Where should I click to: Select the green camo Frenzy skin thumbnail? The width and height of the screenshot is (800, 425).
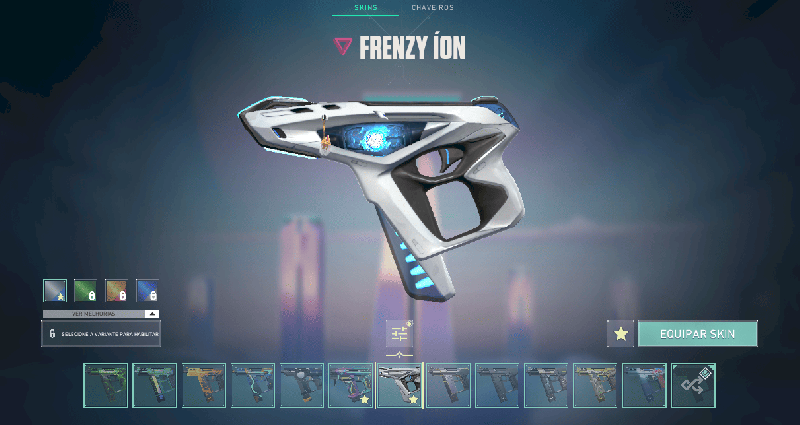coord(106,385)
